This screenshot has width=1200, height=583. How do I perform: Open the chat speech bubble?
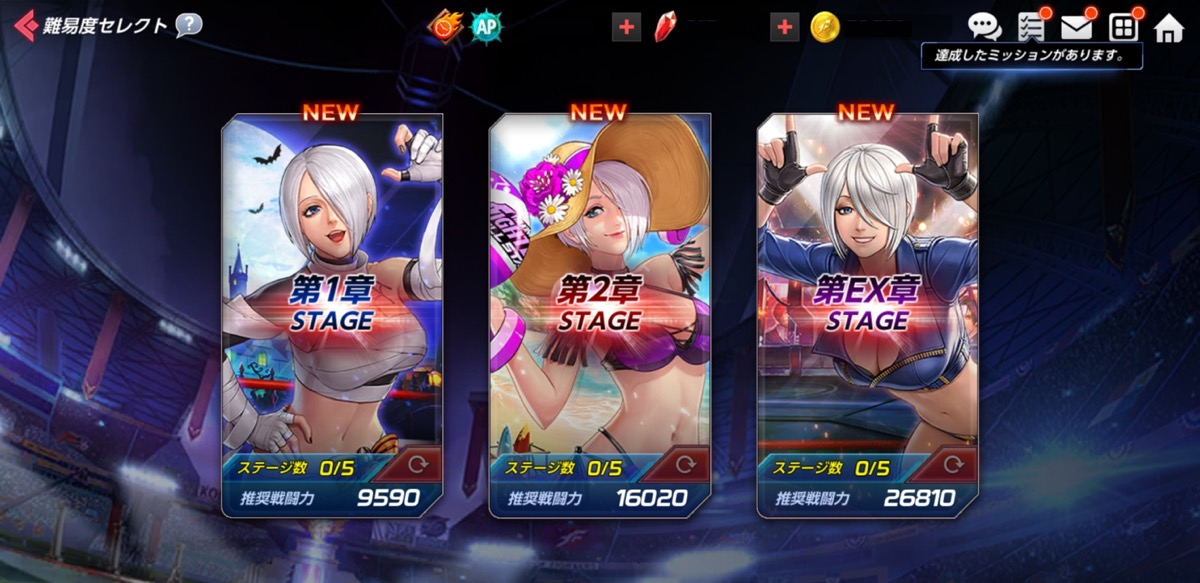(985, 27)
